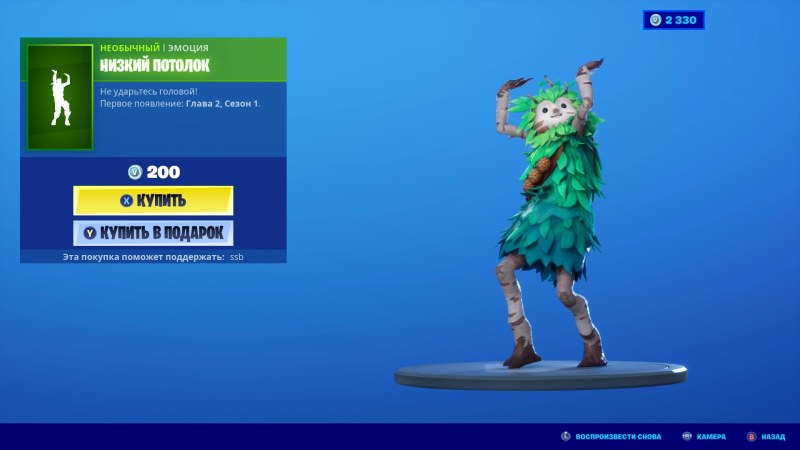Select the Низкий потолок emote thumbnail
800x450 pixels.
click(59, 97)
